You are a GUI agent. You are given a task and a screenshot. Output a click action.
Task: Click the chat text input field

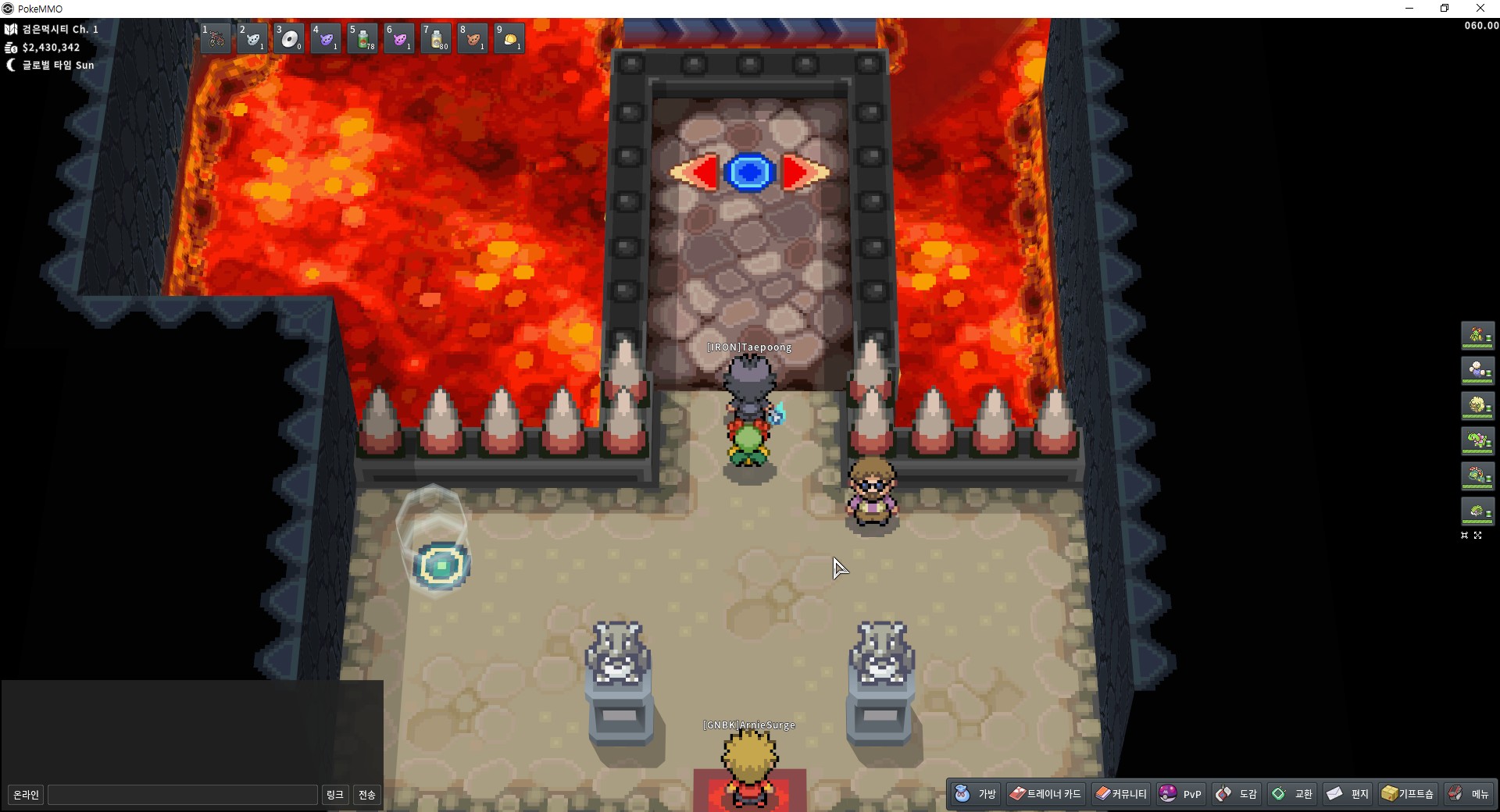coord(183,795)
